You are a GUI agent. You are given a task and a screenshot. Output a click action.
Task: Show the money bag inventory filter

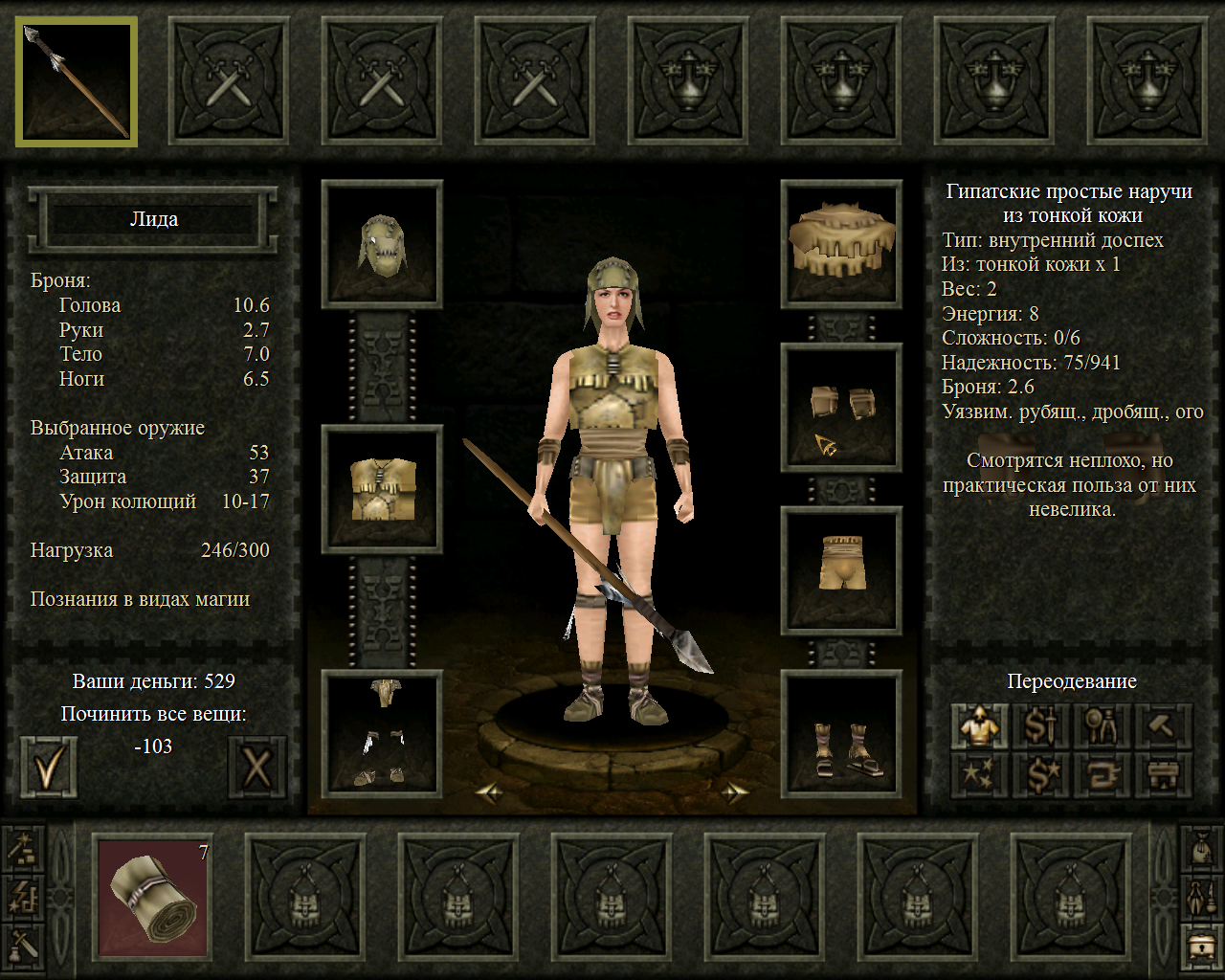[1200, 847]
